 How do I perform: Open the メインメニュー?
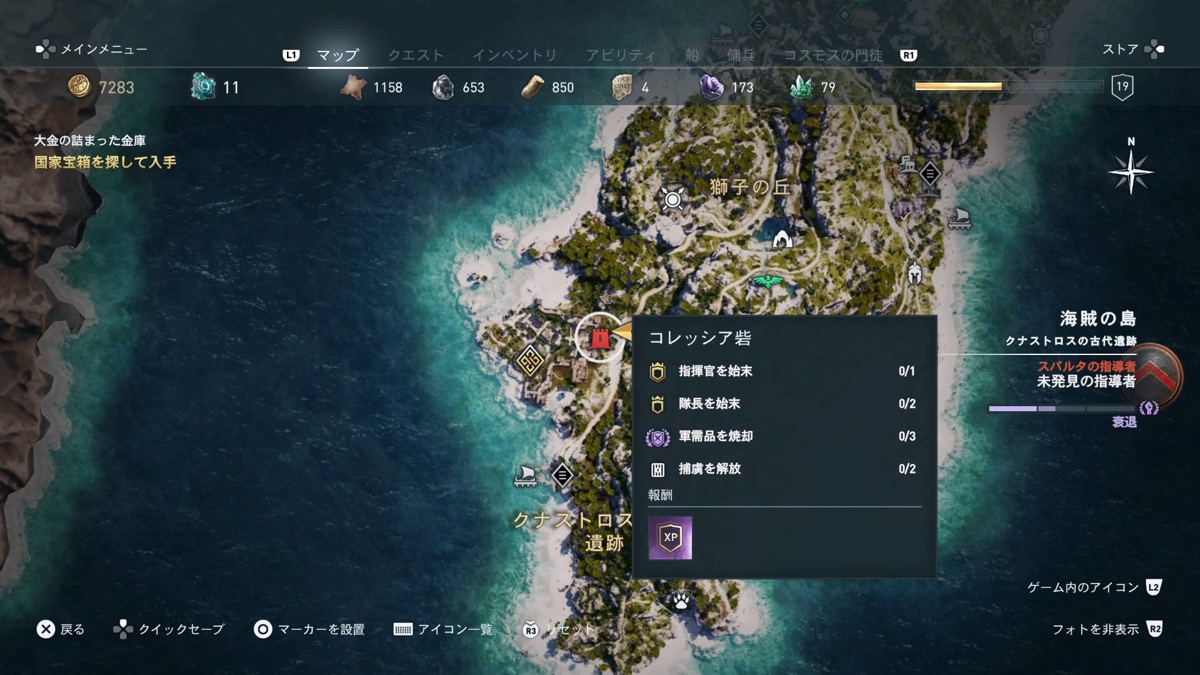point(92,49)
